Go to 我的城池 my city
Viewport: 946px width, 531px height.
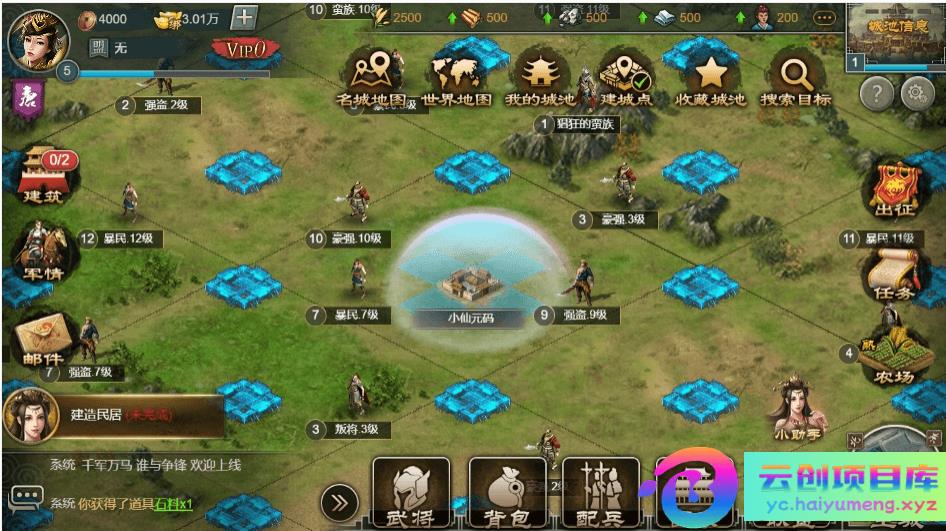[540, 73]
